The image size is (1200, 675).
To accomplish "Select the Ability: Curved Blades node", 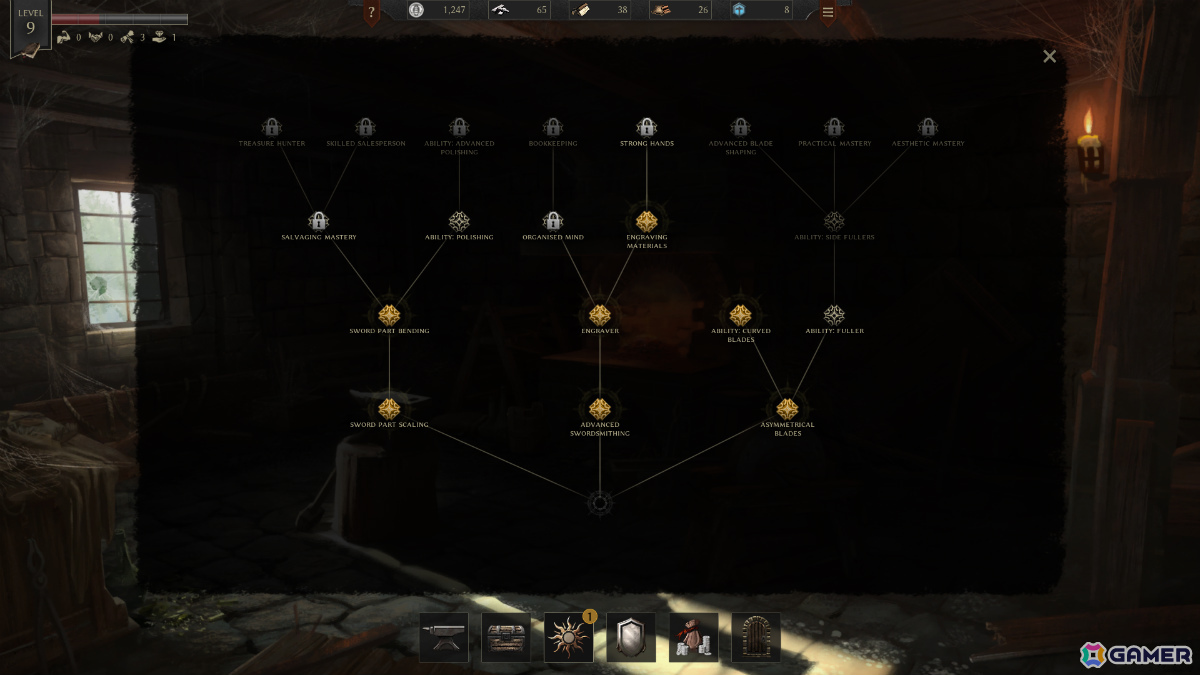I will [740, 315].
